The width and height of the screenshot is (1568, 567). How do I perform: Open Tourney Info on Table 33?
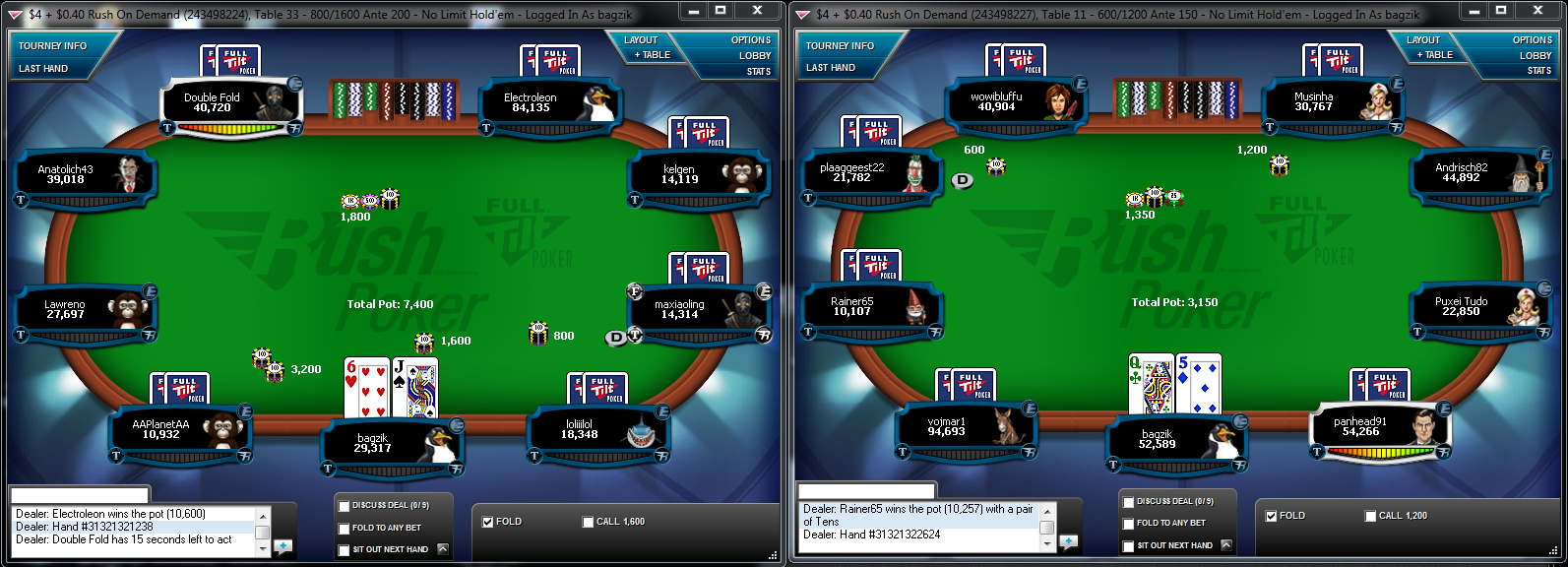pyautogui.click(x=52, y=45)
